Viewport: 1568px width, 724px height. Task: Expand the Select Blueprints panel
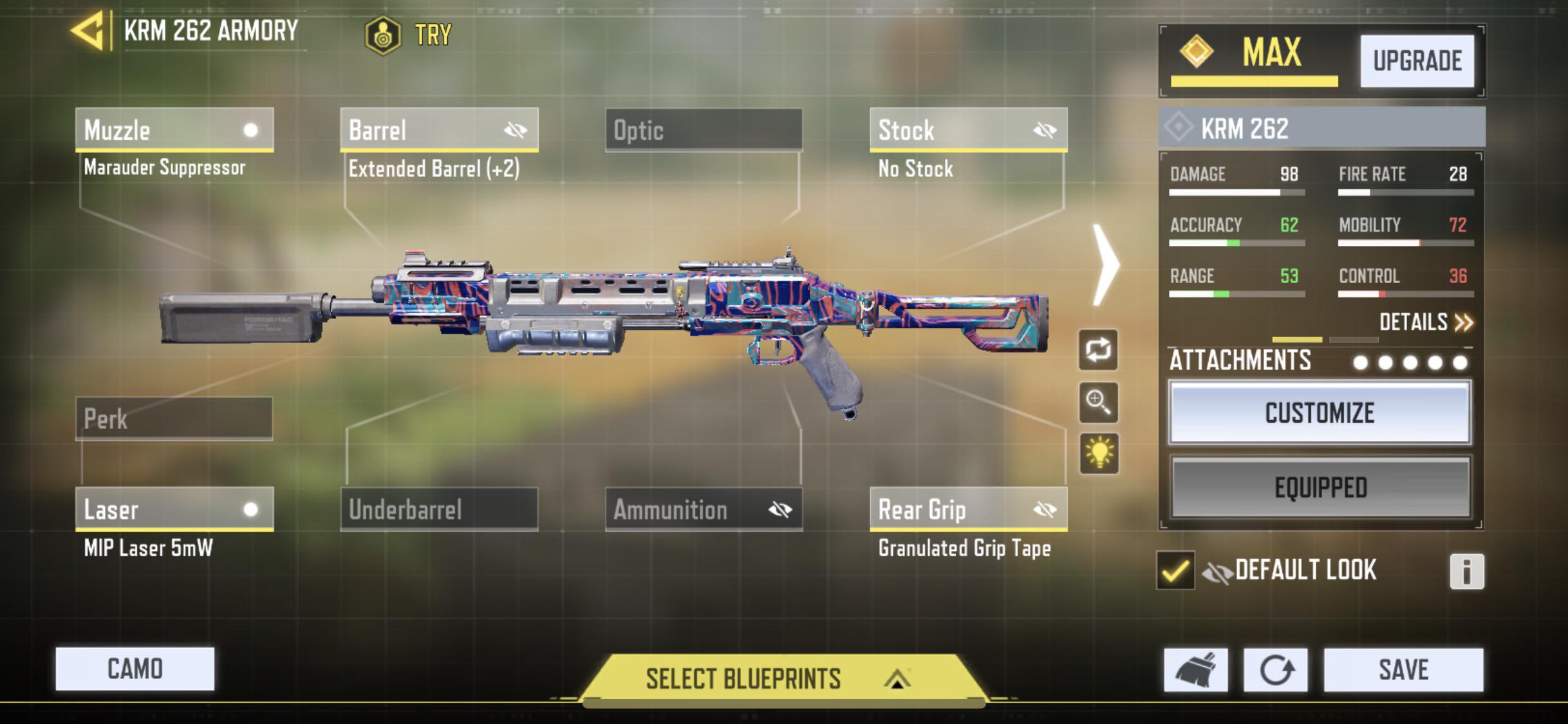click(x=781, y=679)
